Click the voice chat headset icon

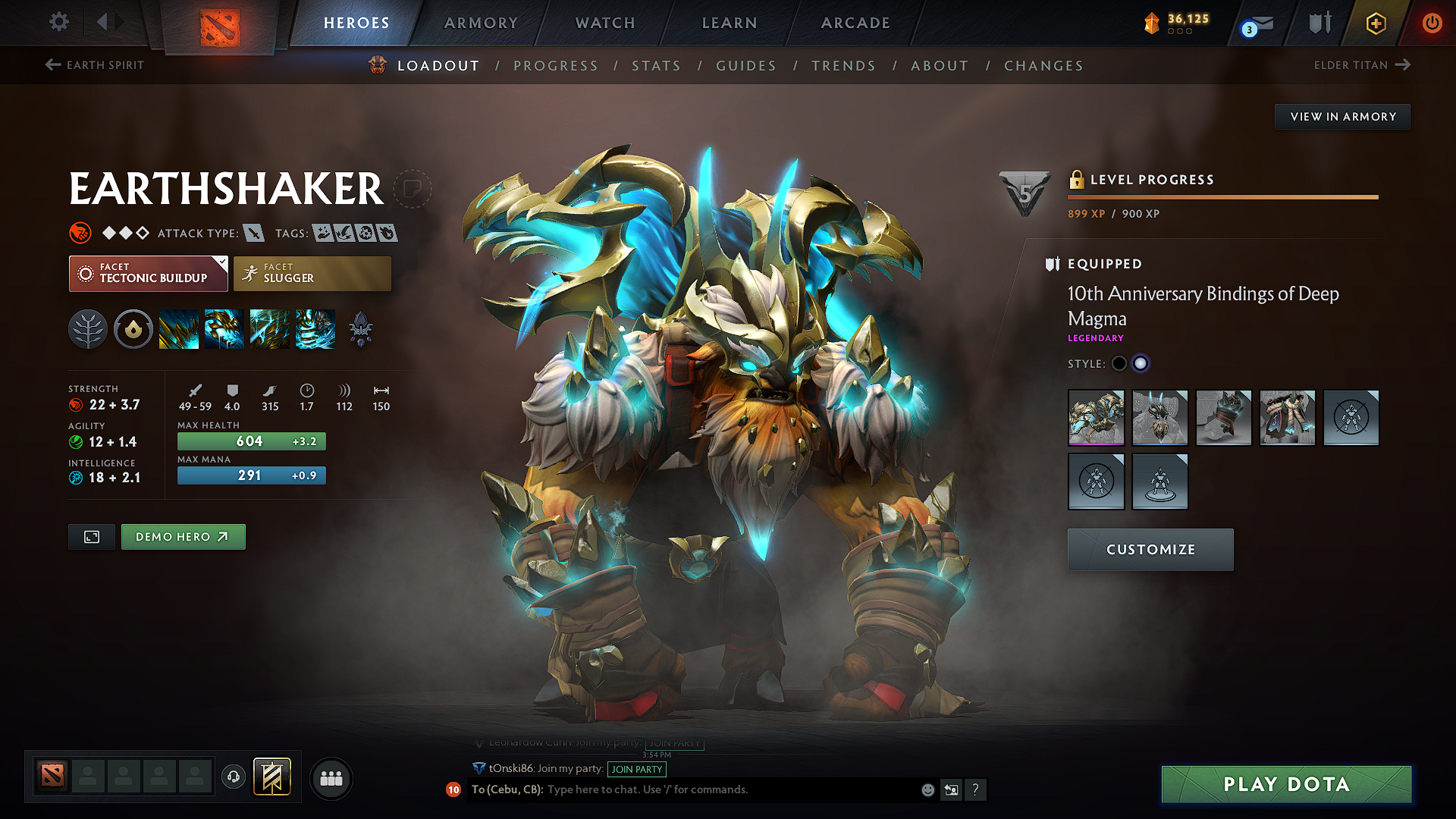tap(233, 777)
